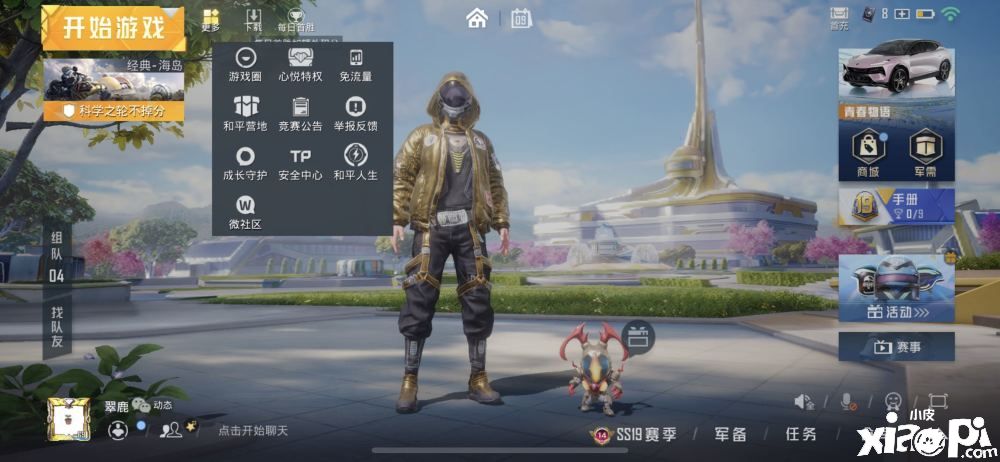Screen dimensions: 1000x462
Task: Open the 商城 shop
Action: tap(868, 154)
